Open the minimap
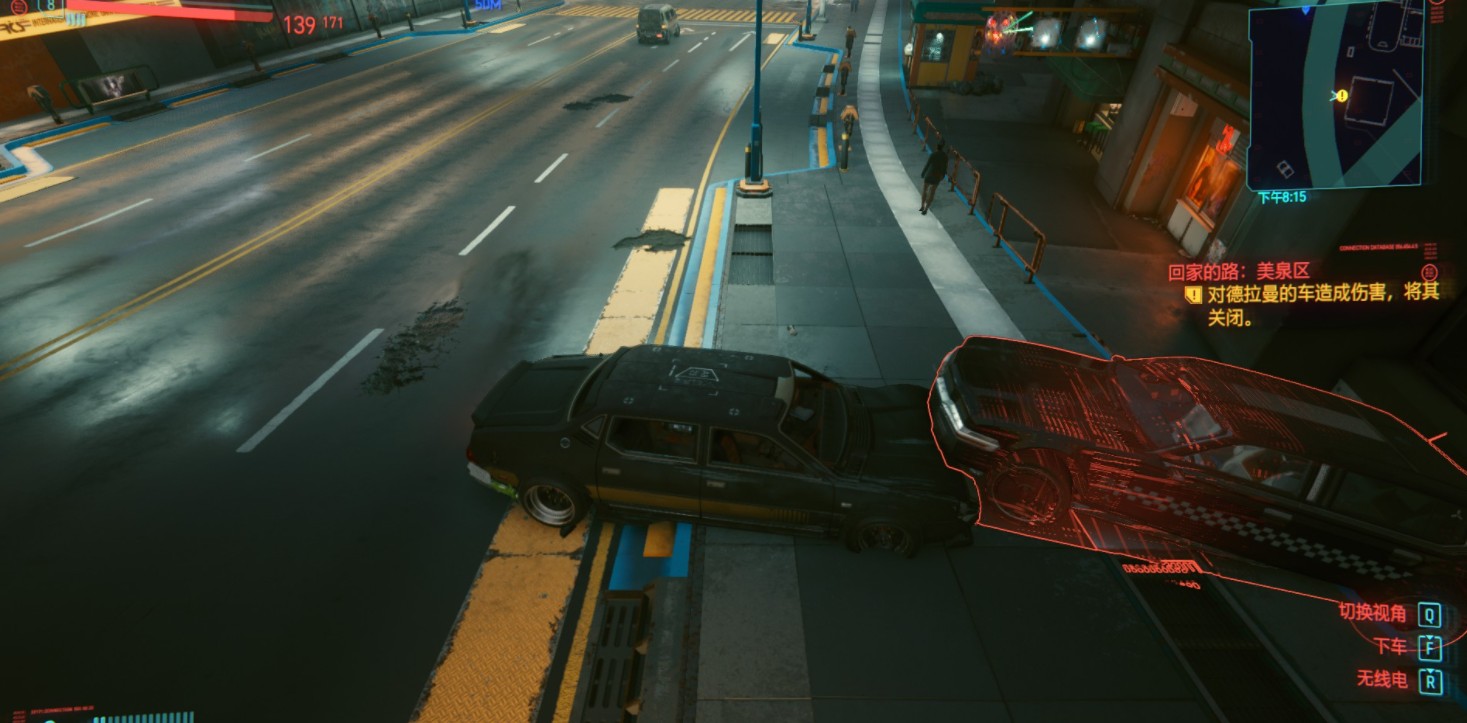1467x723 pixels. pyautogui.click(x=1334, y=95)
